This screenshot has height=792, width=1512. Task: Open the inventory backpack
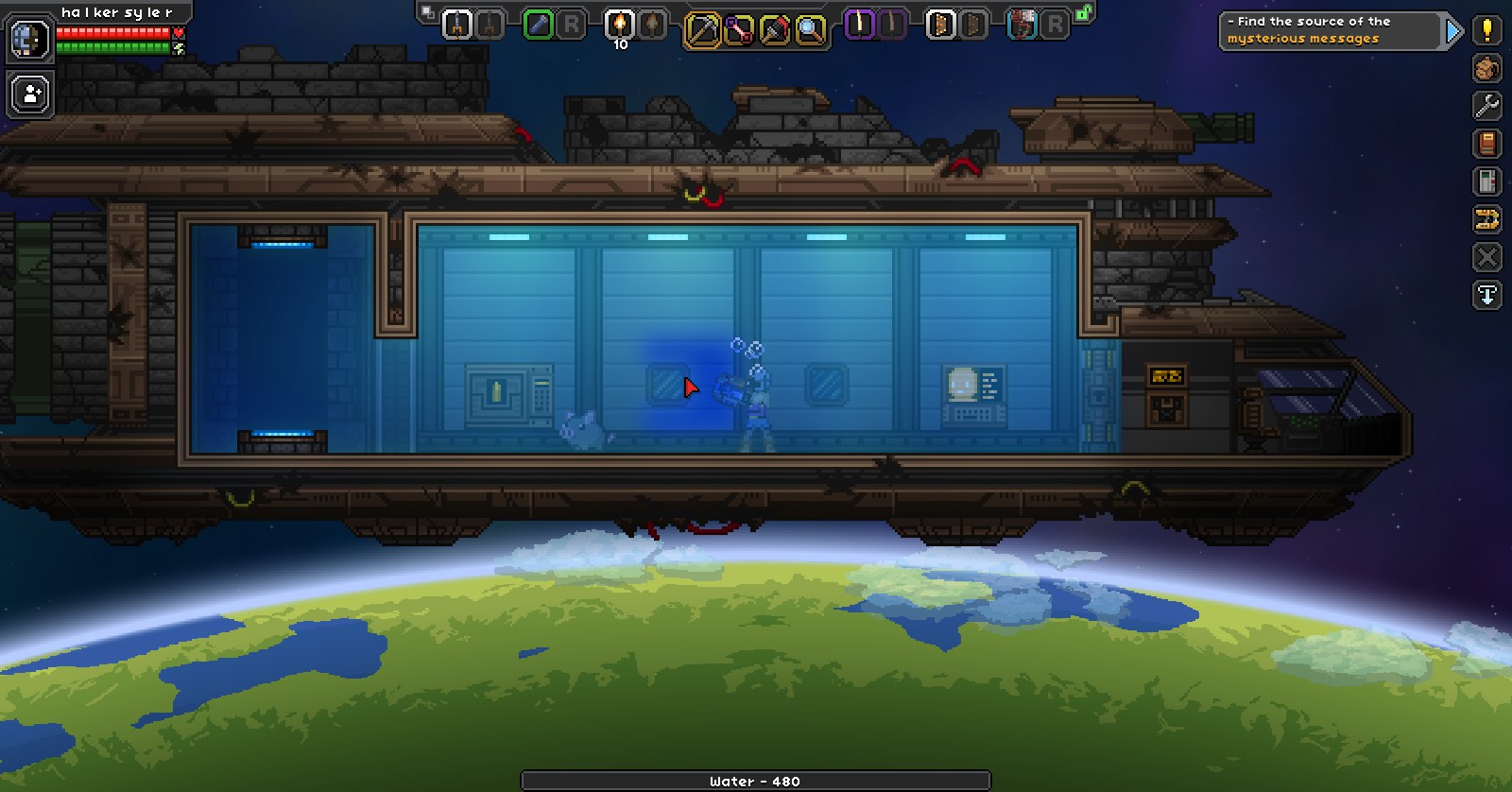1486,69
